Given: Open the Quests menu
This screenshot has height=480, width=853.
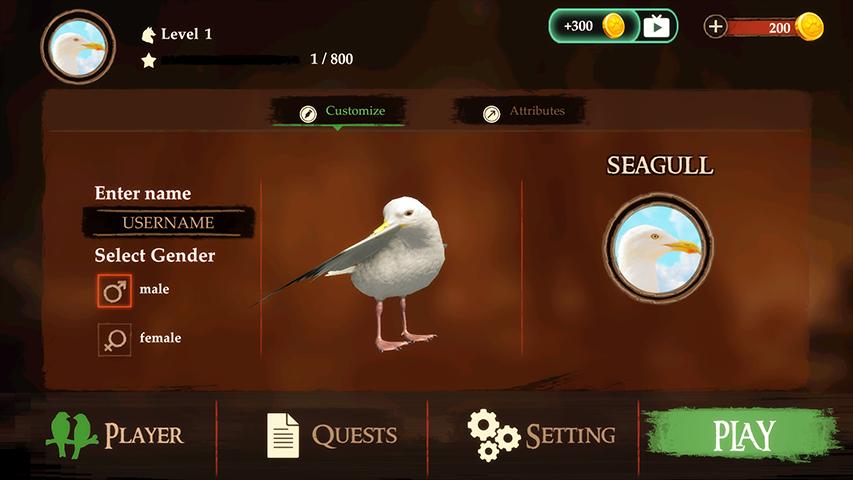Looking at the screenshot, I should [332, 435].
